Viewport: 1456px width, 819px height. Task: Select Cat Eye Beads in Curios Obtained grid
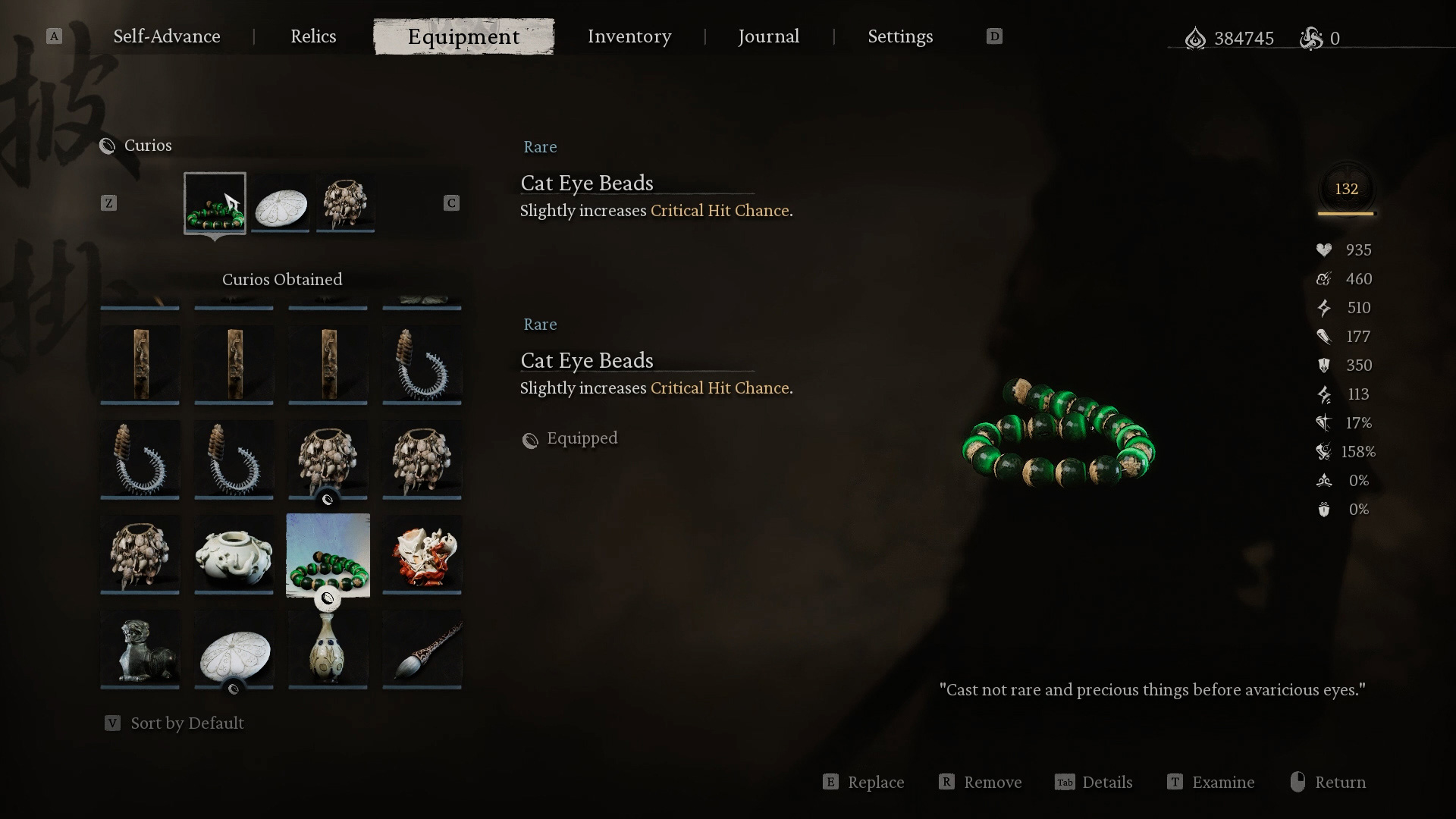click(x=328, y=554)
